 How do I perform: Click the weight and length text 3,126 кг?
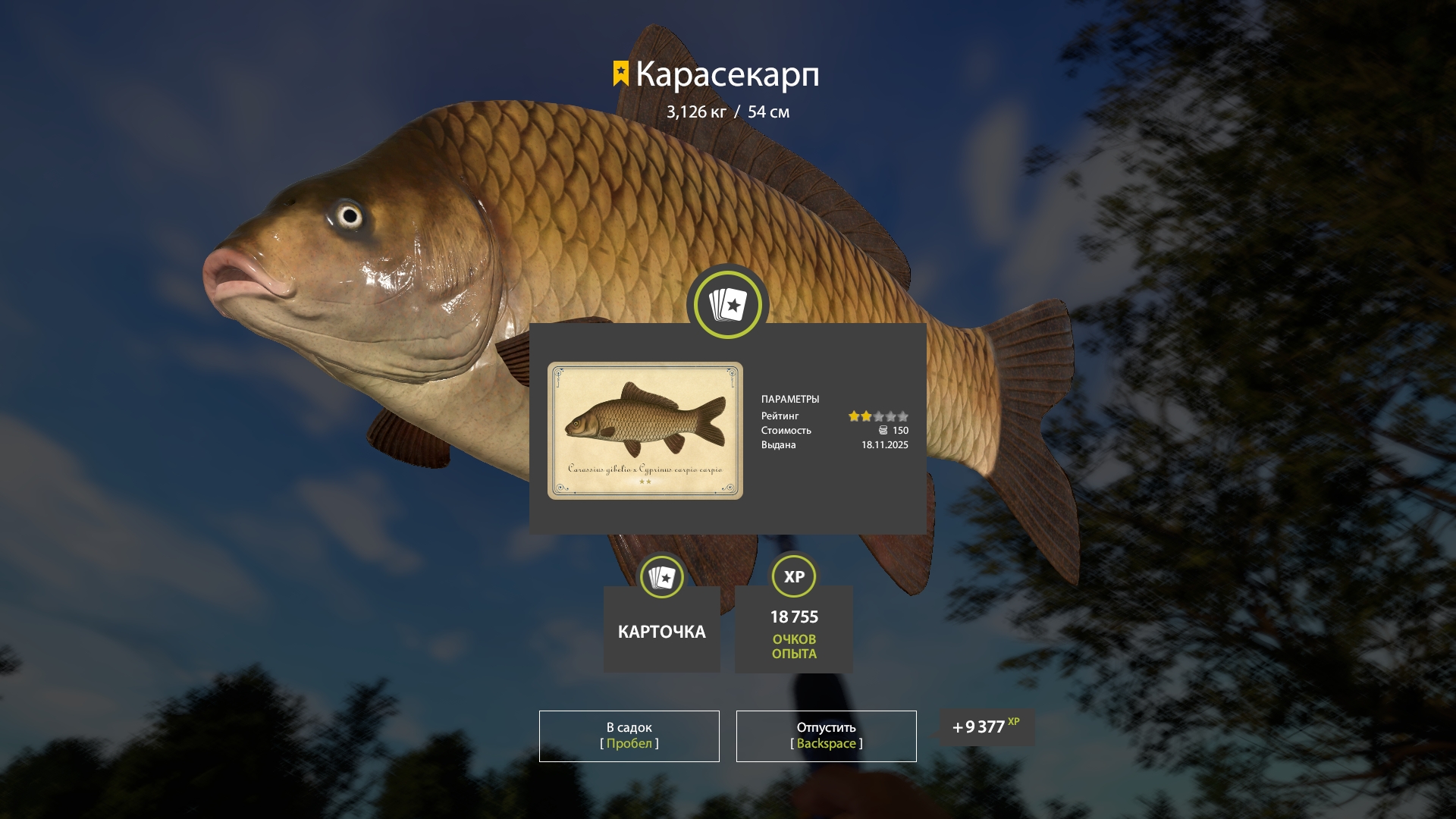click(x=727, y=111)
